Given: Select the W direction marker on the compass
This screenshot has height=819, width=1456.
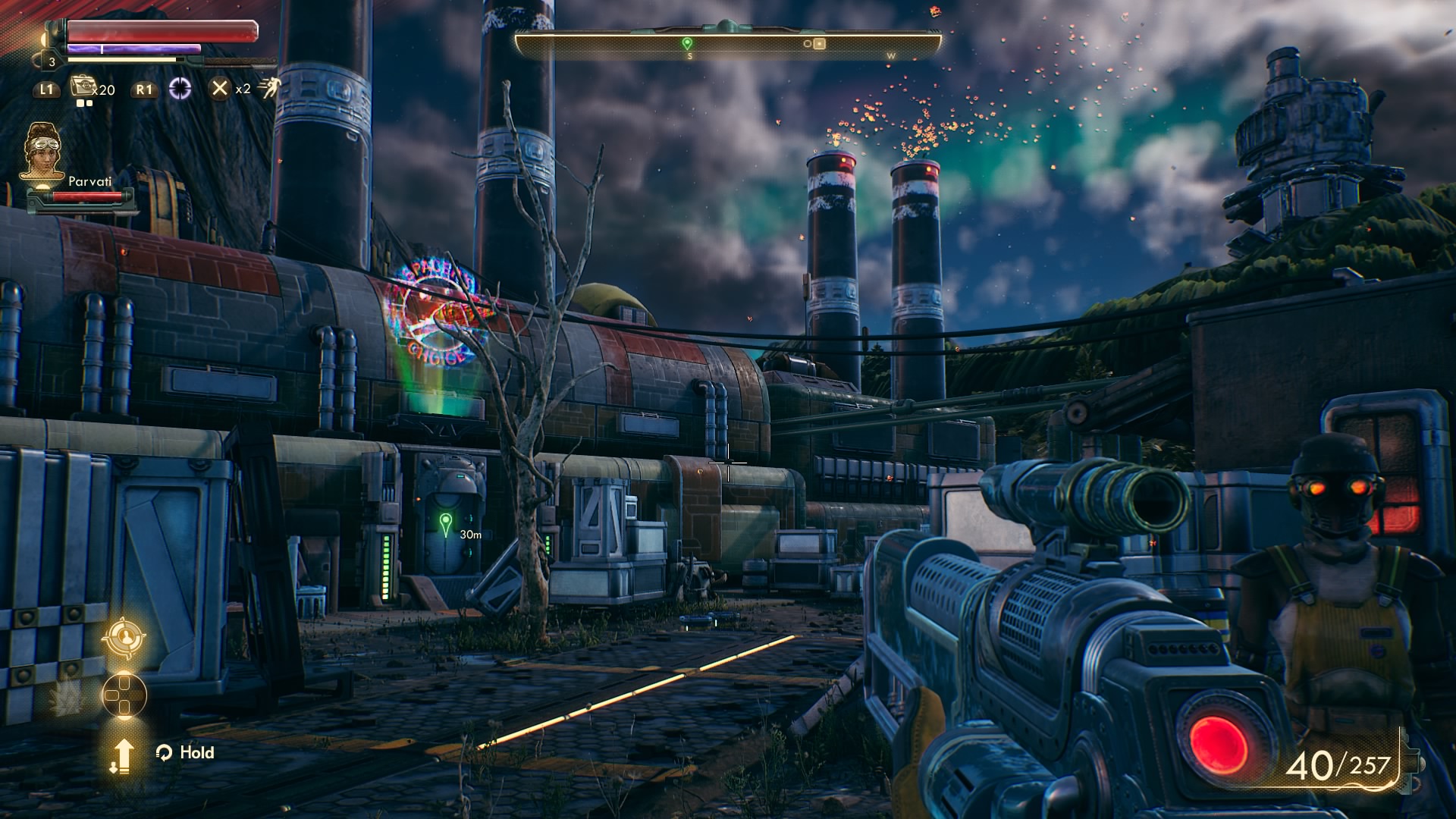Looking at the screenshot, I should tap(892, 55).
